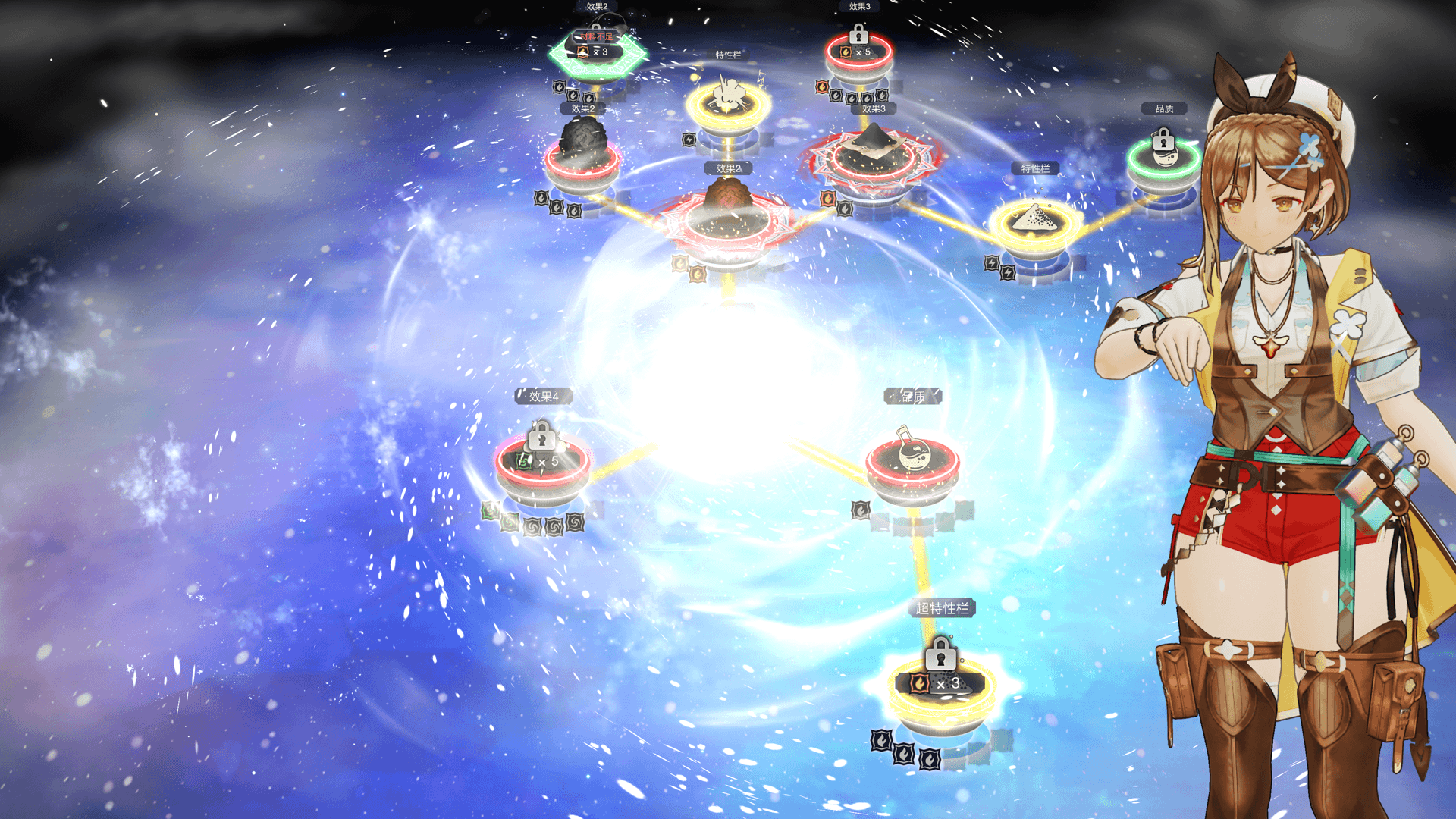Choose the locked 效果3 node requiring five fire
The height and width of the screenshot is (819, 1456).
point(858,52)
